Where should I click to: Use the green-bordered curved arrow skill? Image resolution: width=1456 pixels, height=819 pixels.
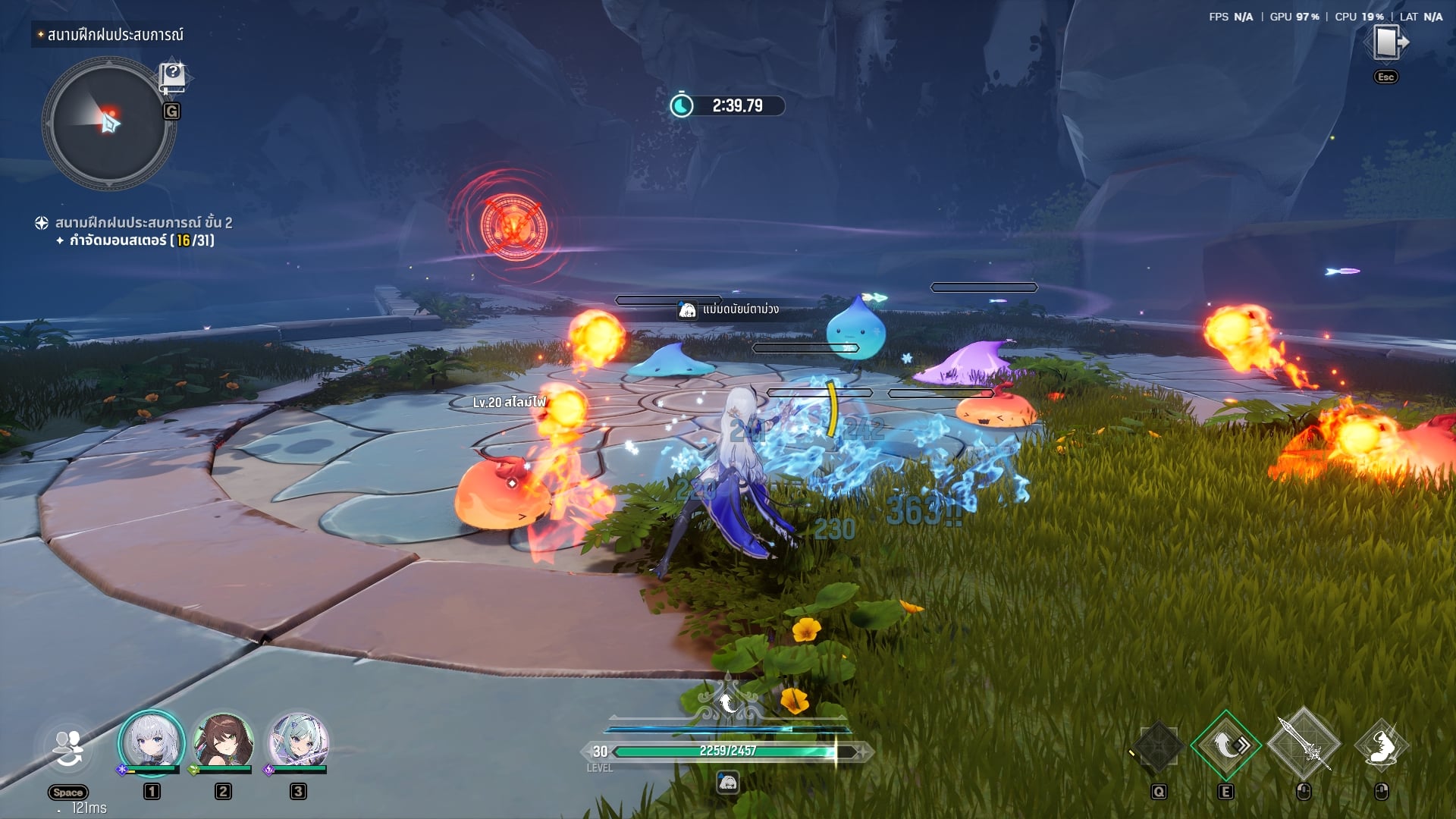[1225, 746]
